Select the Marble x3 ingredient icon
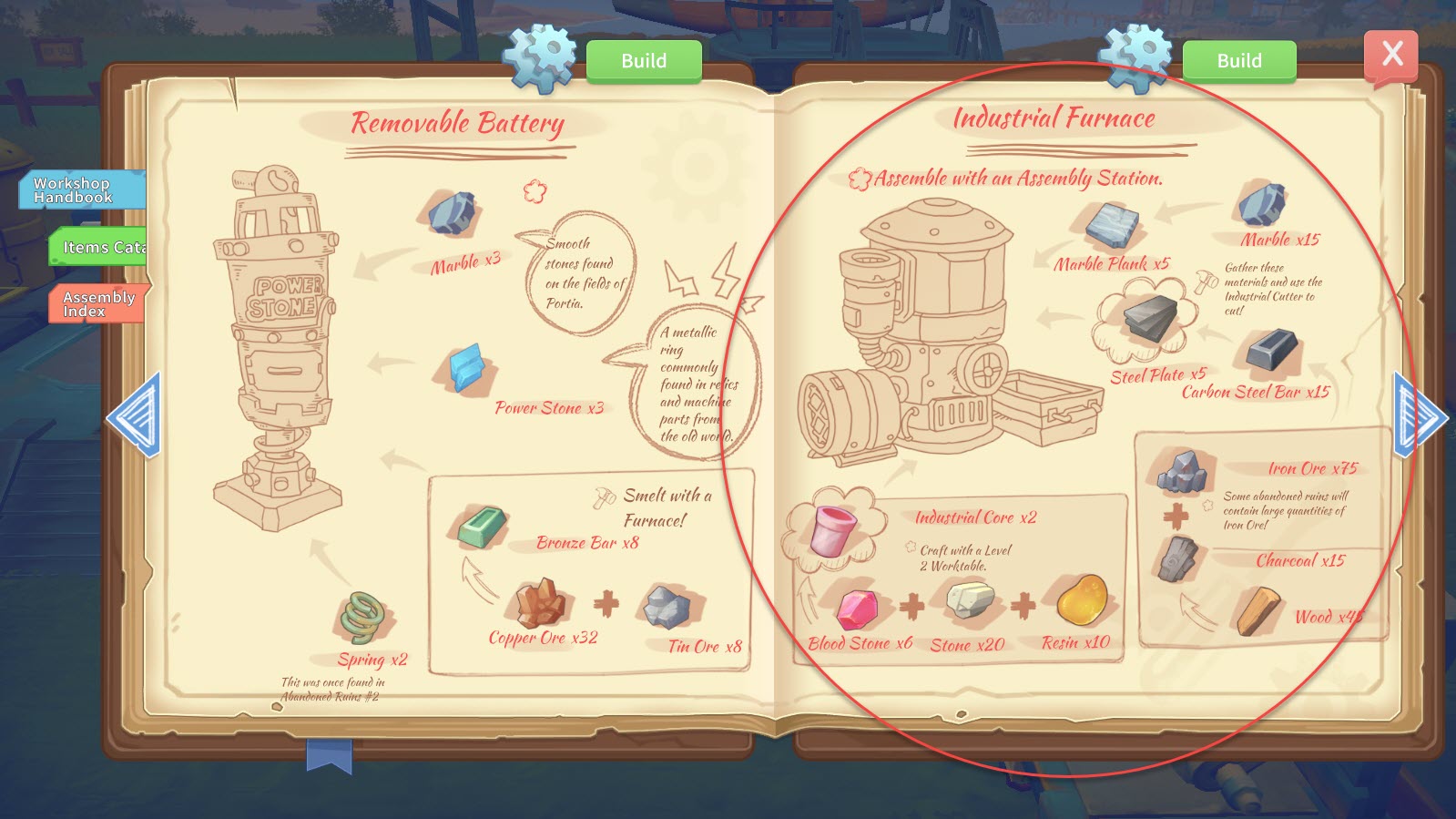Viewport: 1456px width, 819px height. [453, 213]
